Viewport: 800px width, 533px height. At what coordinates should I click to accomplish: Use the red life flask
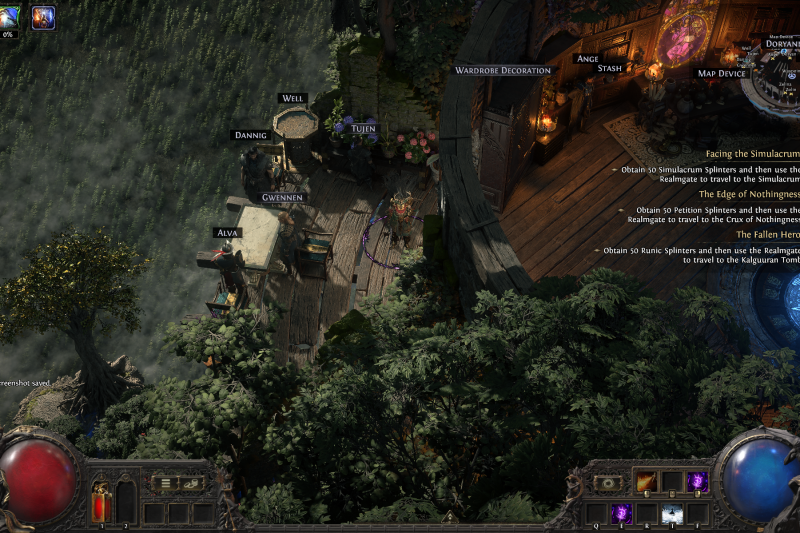101,501
